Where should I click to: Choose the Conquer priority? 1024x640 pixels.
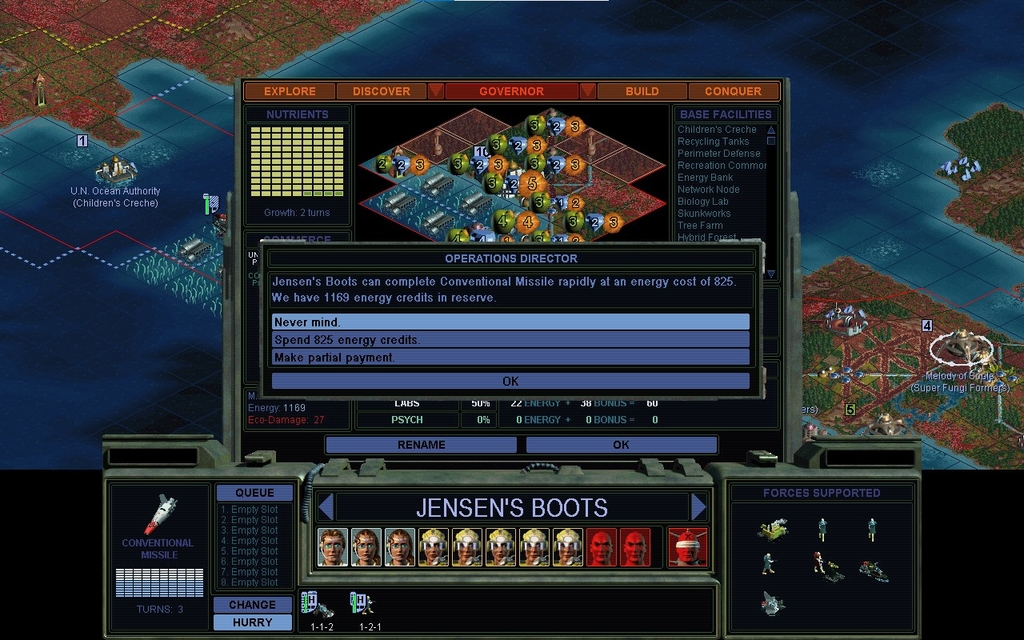733,91
